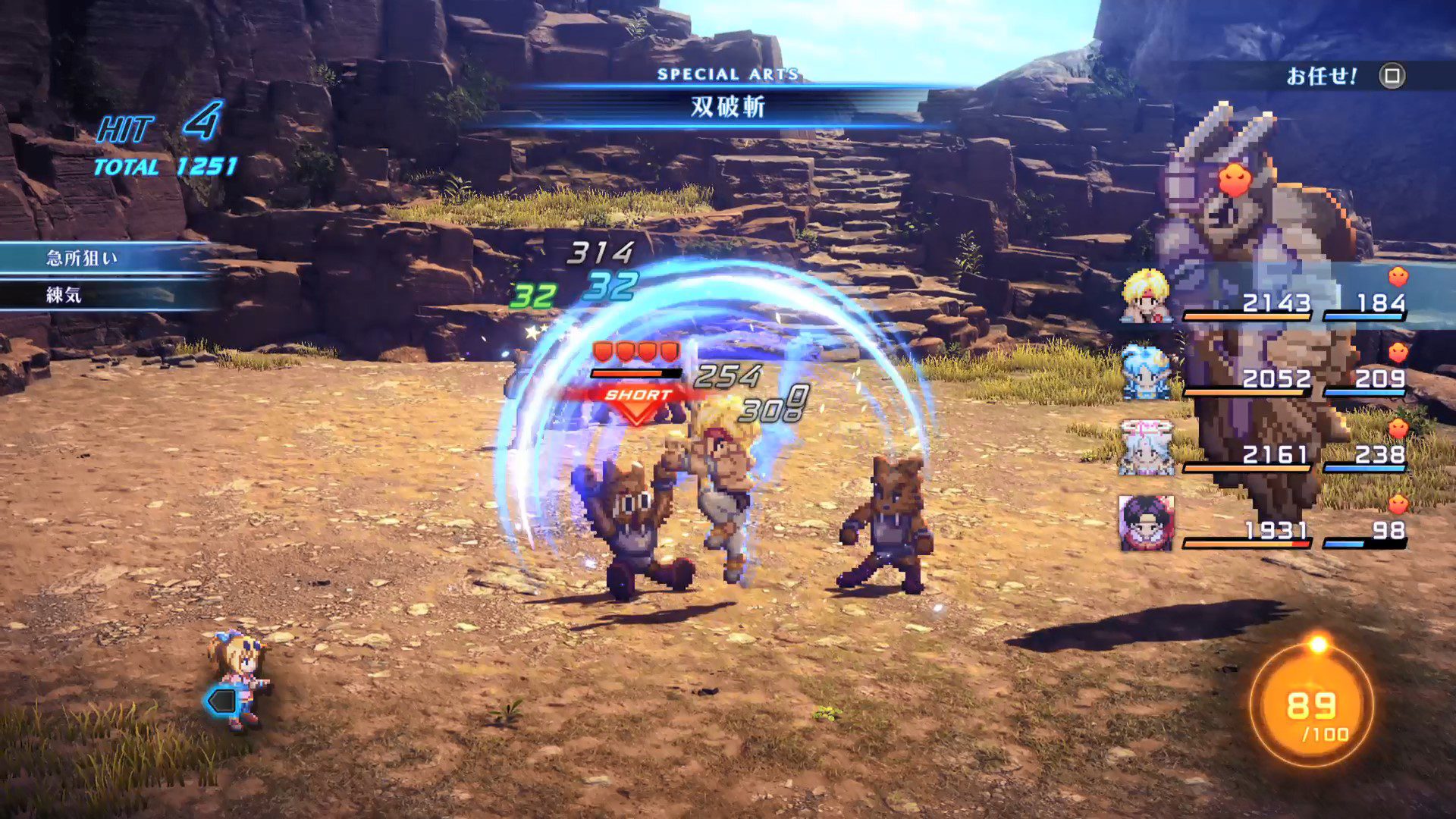1456x819 pixels.
Task: Select the 急所狙い skill entry
Action: click(83, 259)
